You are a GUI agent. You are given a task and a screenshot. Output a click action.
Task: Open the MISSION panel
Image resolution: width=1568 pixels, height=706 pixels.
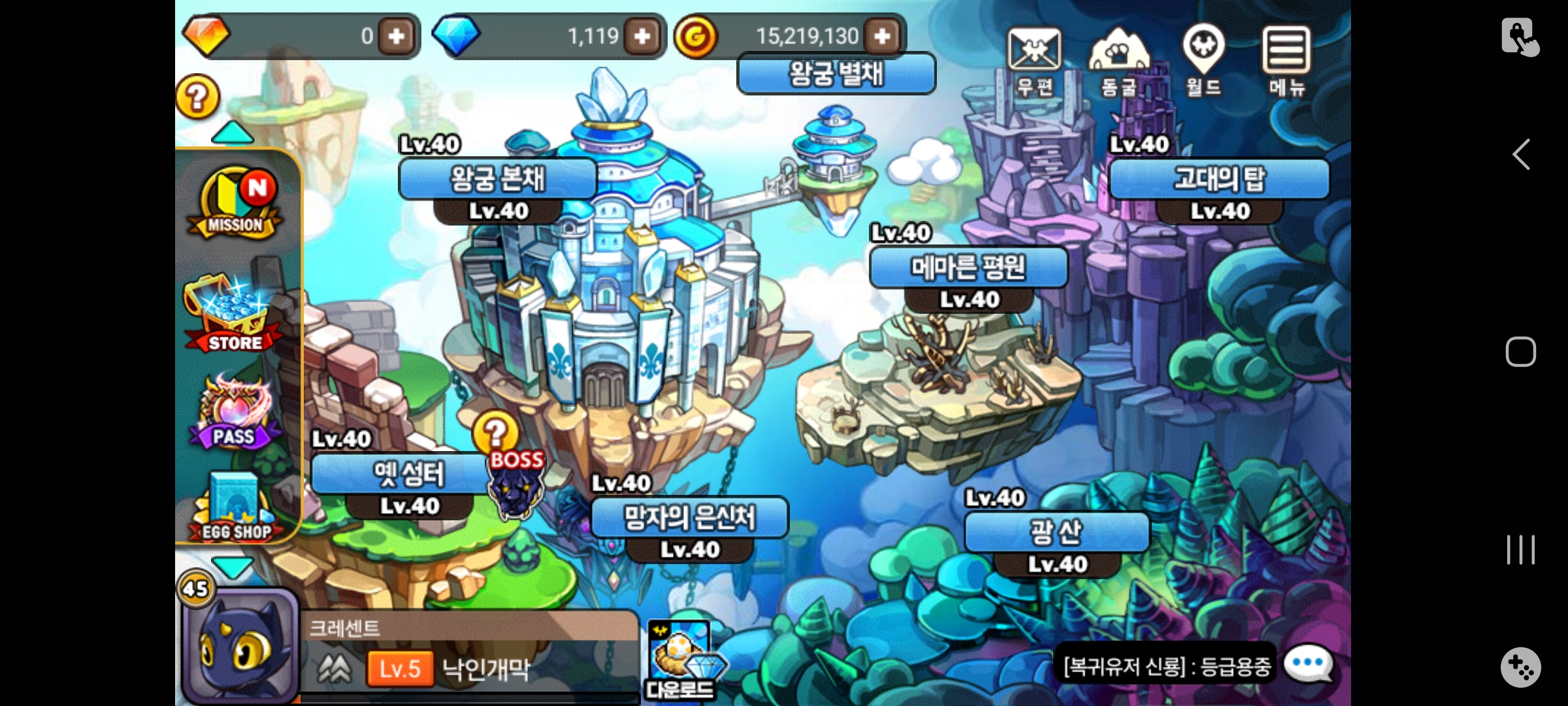(237, 204)
